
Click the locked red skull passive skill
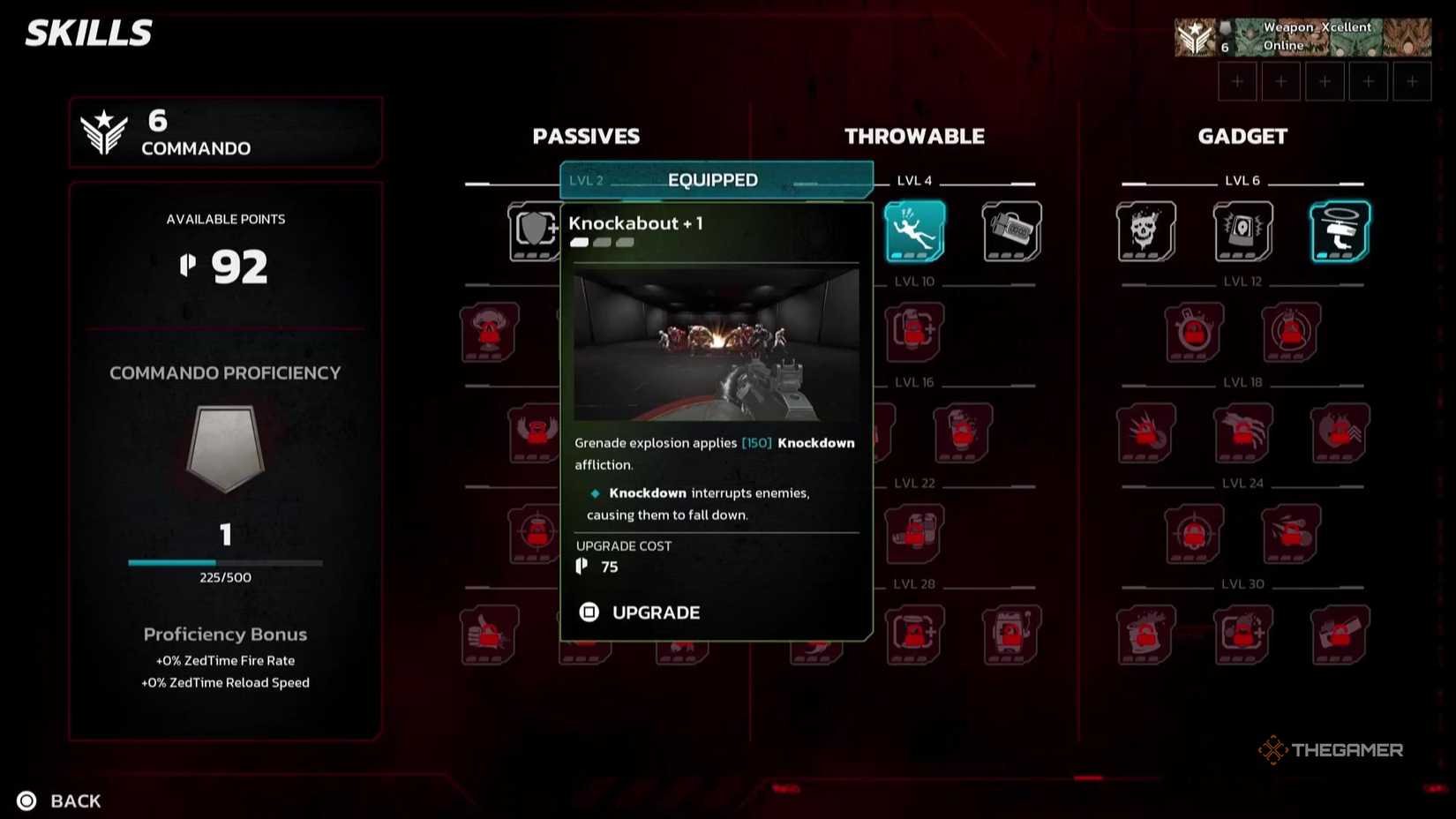click(488, 334)
